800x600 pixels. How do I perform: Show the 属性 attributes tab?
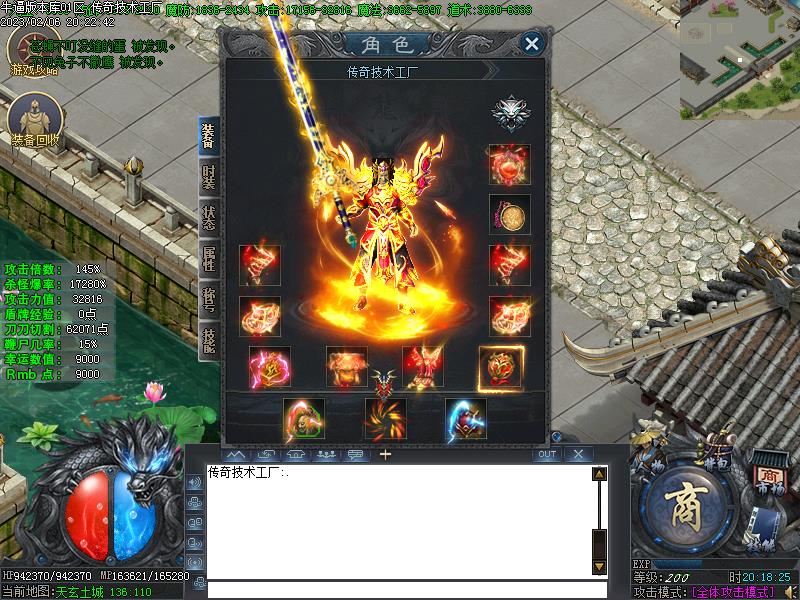click(208, 258)
